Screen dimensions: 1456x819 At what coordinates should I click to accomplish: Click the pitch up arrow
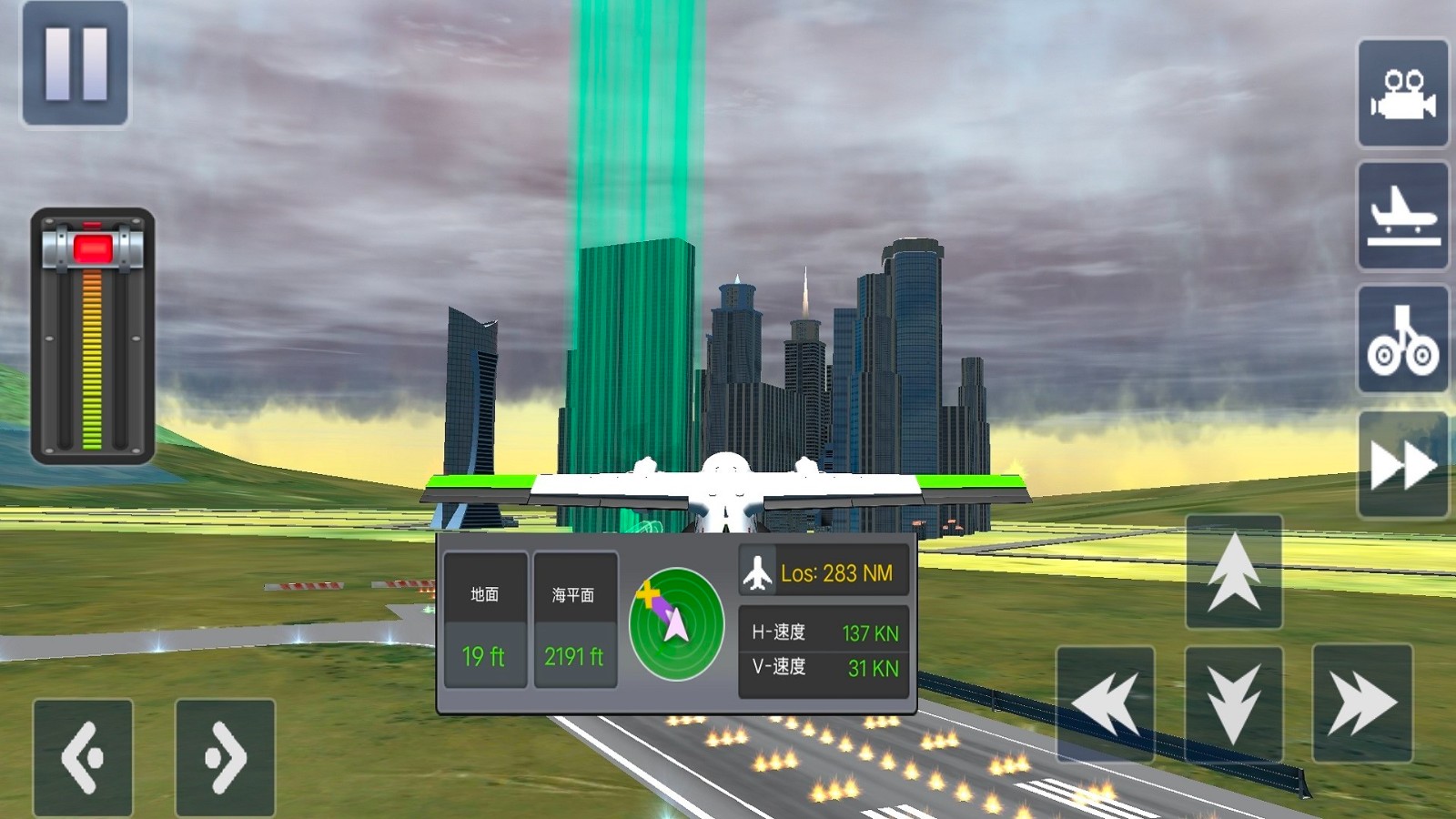pyautogui.click(x=1234, y=572)
